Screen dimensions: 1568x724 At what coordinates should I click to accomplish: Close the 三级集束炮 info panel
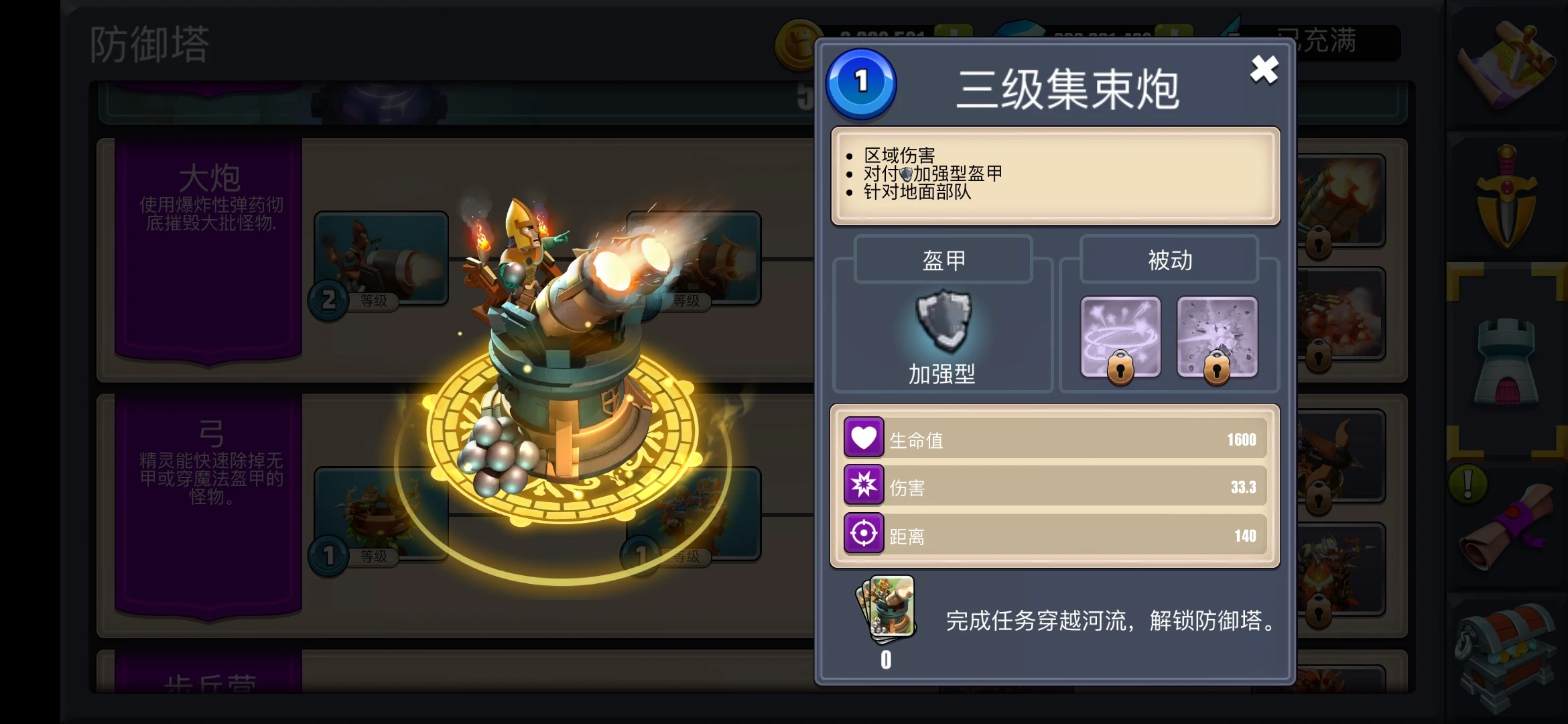pos(1264,70)
